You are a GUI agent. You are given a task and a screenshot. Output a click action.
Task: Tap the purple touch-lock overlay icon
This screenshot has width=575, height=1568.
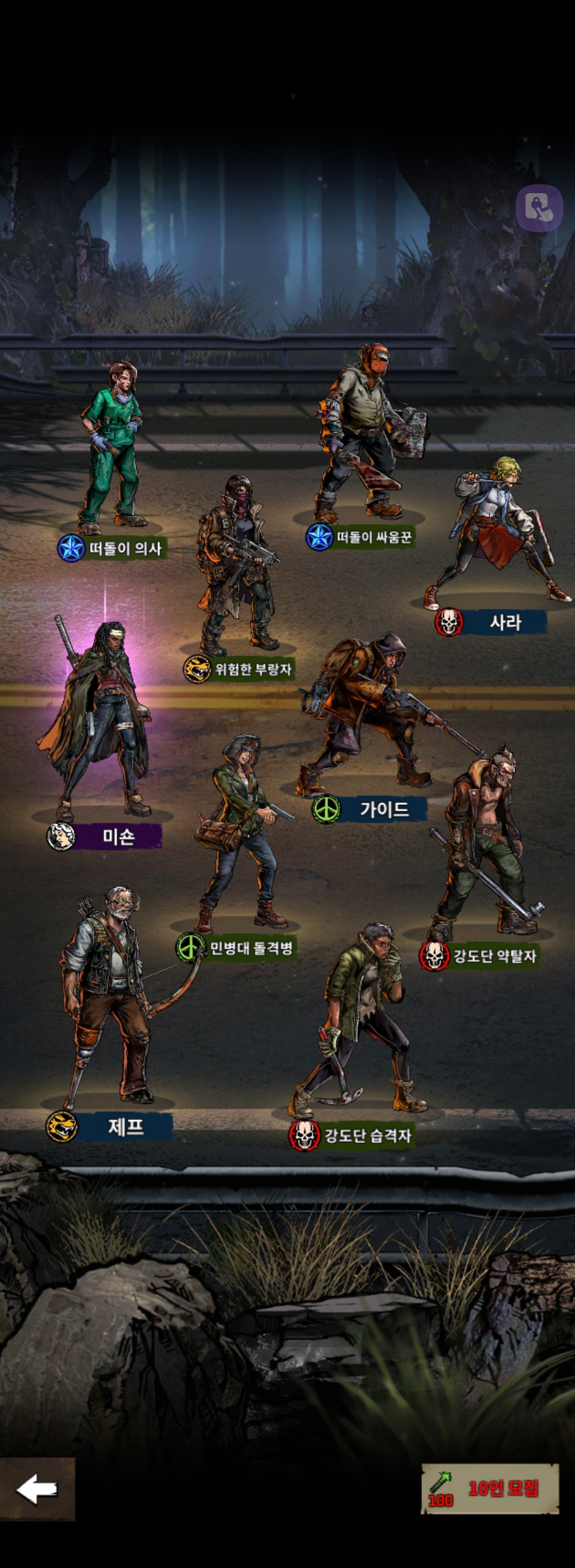pos(539,208)
